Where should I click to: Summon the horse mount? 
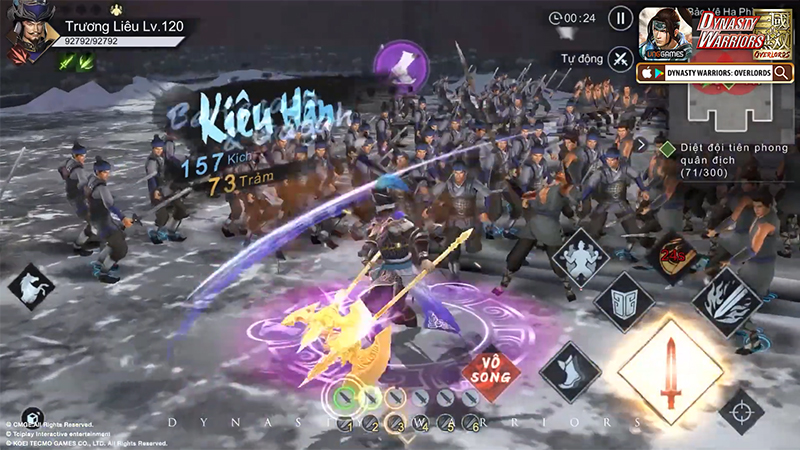pyautogui.click(x=31, y=287)
